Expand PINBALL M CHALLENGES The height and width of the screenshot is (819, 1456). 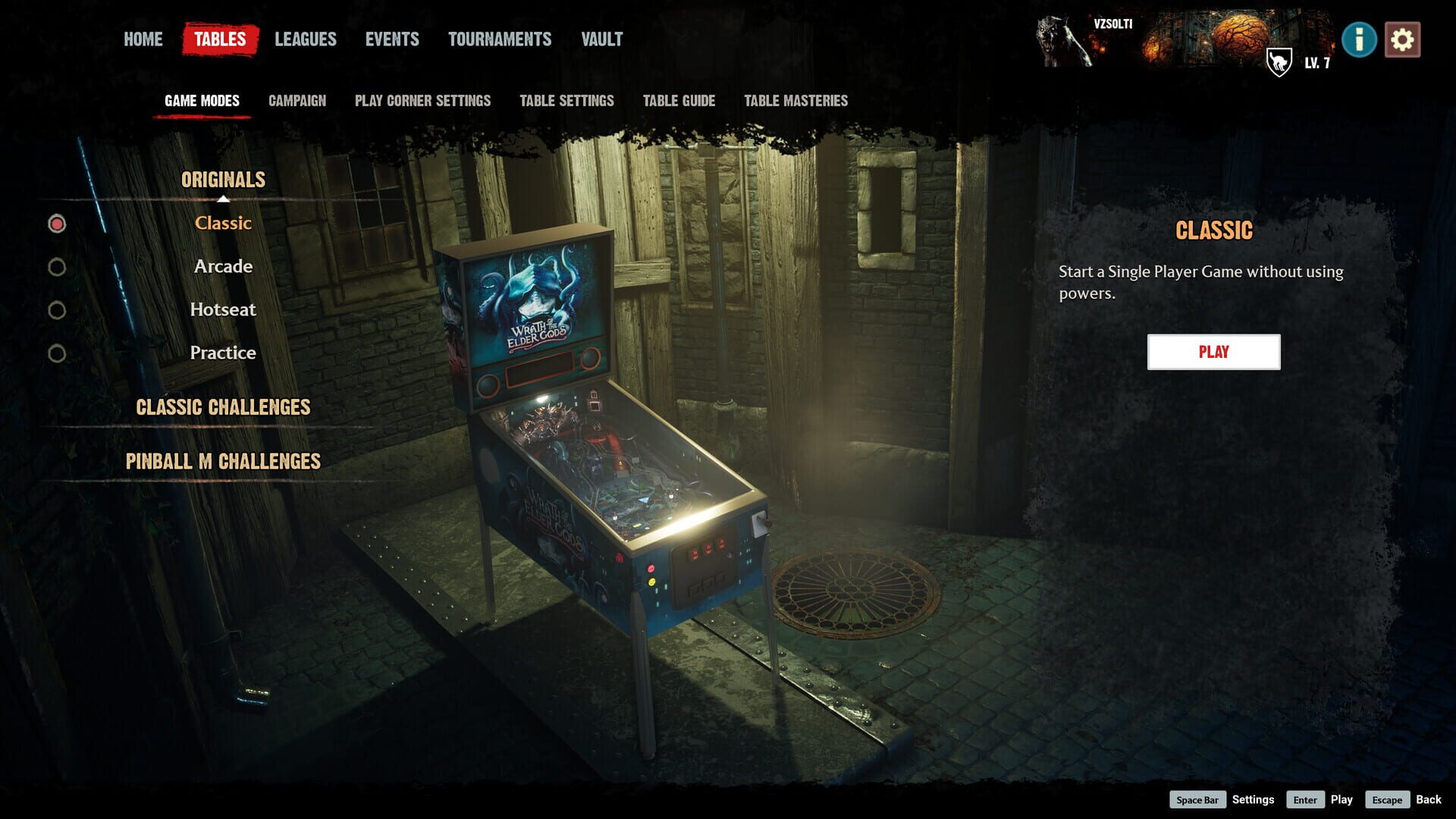tap(224, 460)
